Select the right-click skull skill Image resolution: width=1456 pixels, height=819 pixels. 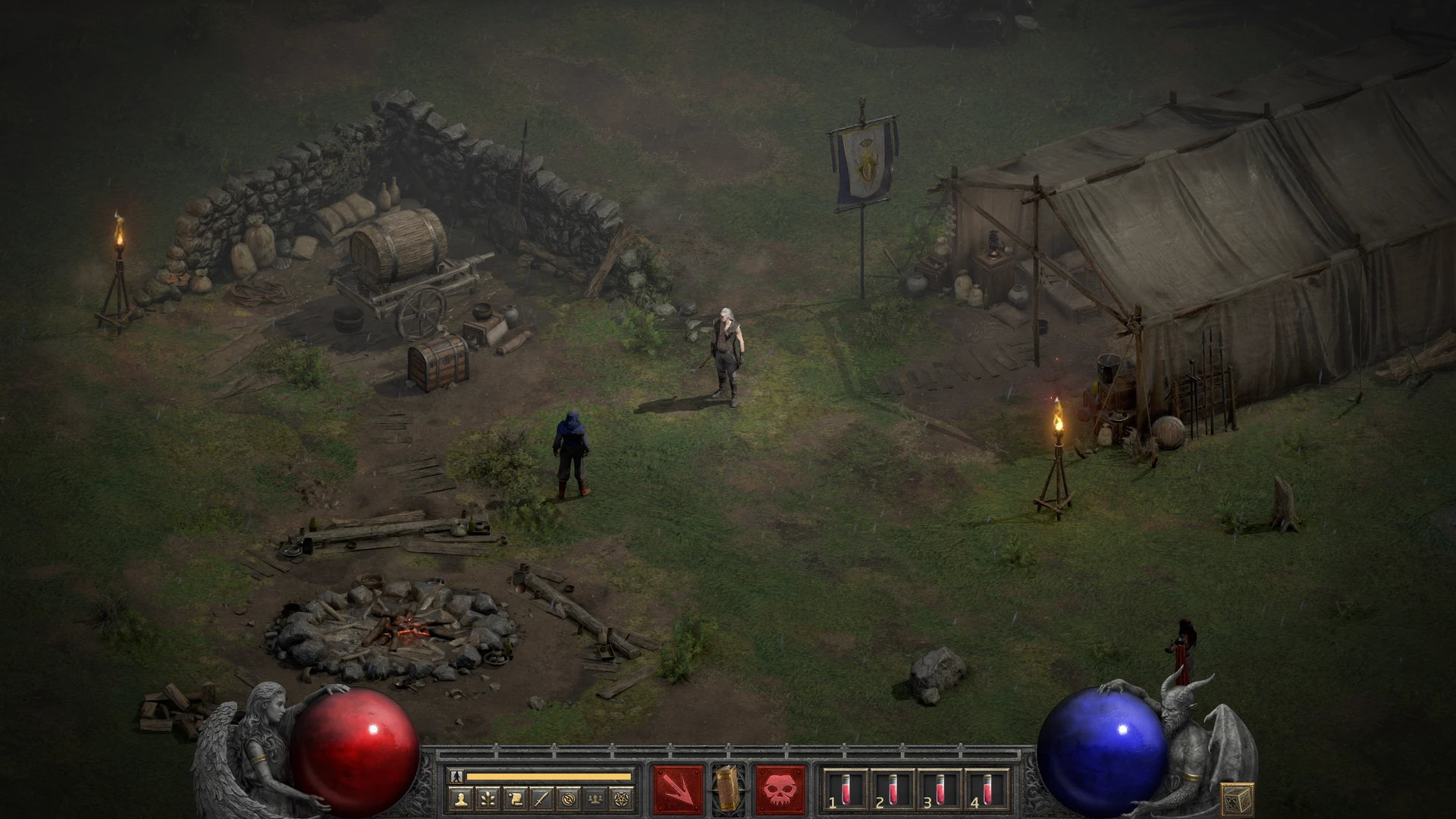pyautogui.click(x=780, y=789)
